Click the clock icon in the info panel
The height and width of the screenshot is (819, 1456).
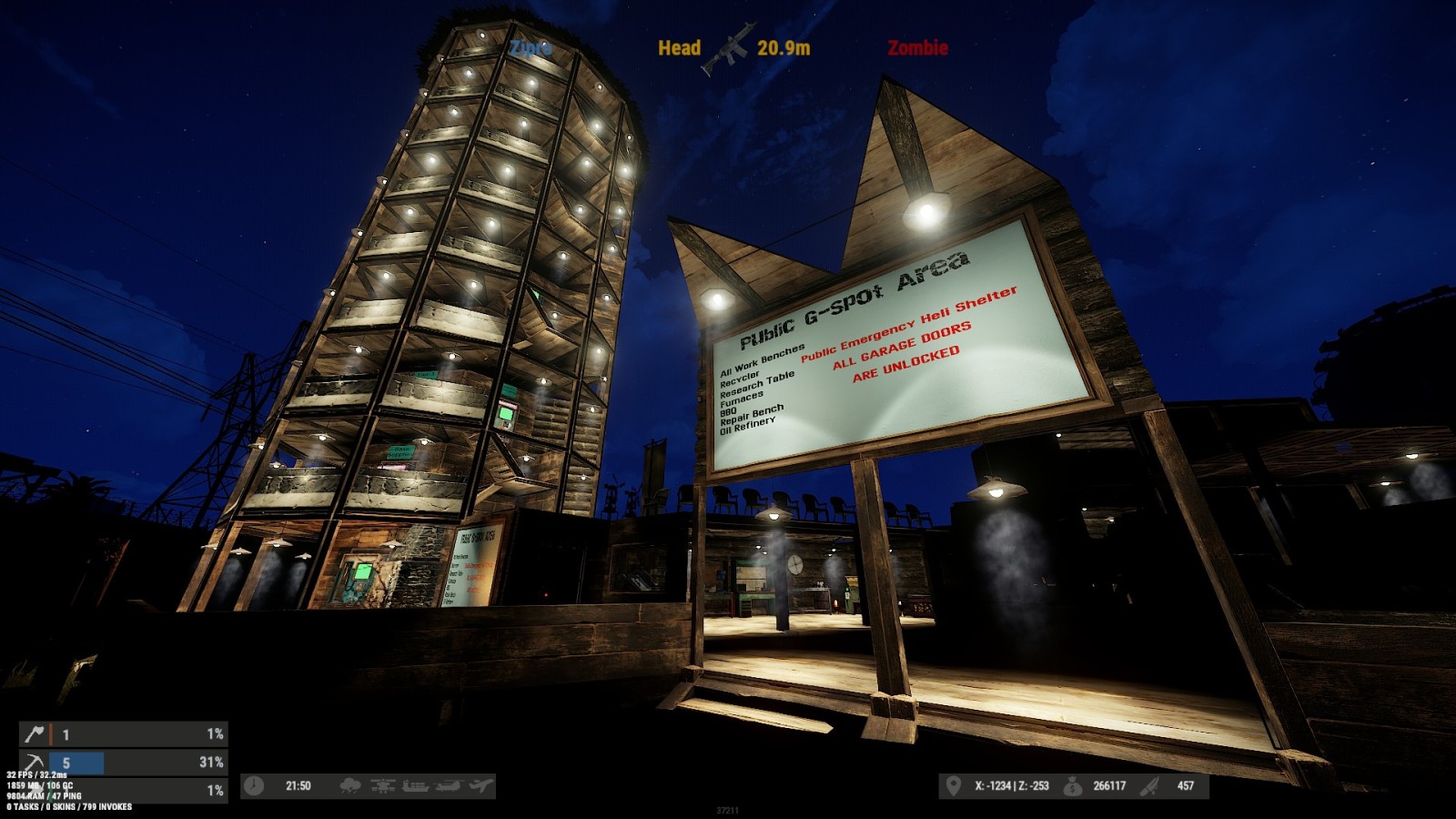(x=254, y=785)
